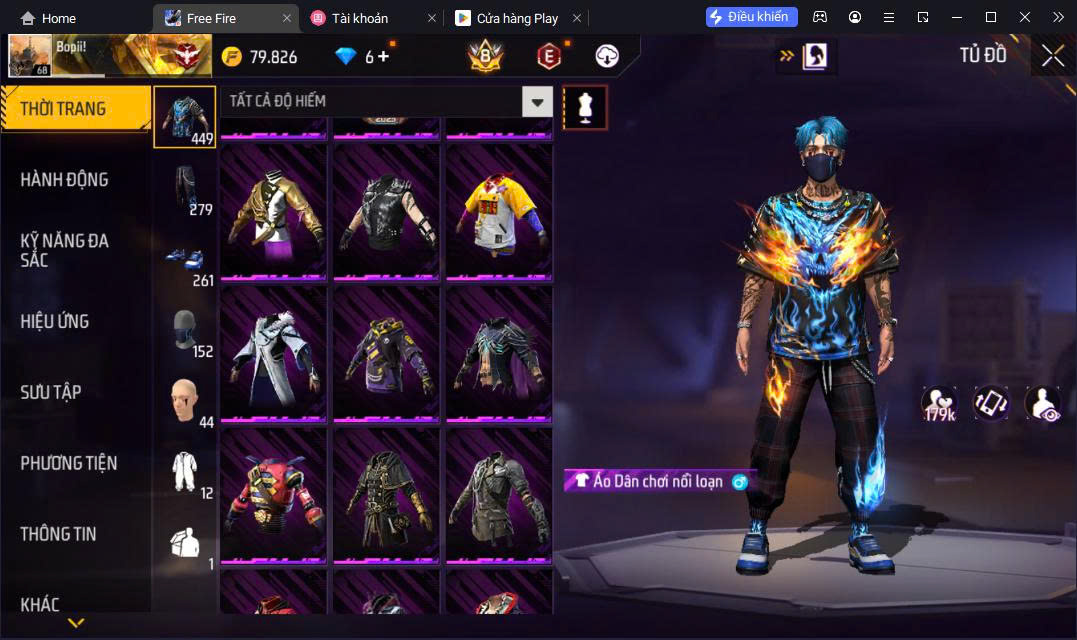Image resolution: width=1077 pixels, height=640 pixels.
Task: Pick the yellow and white t-shirt item
Action: [499, 211]
